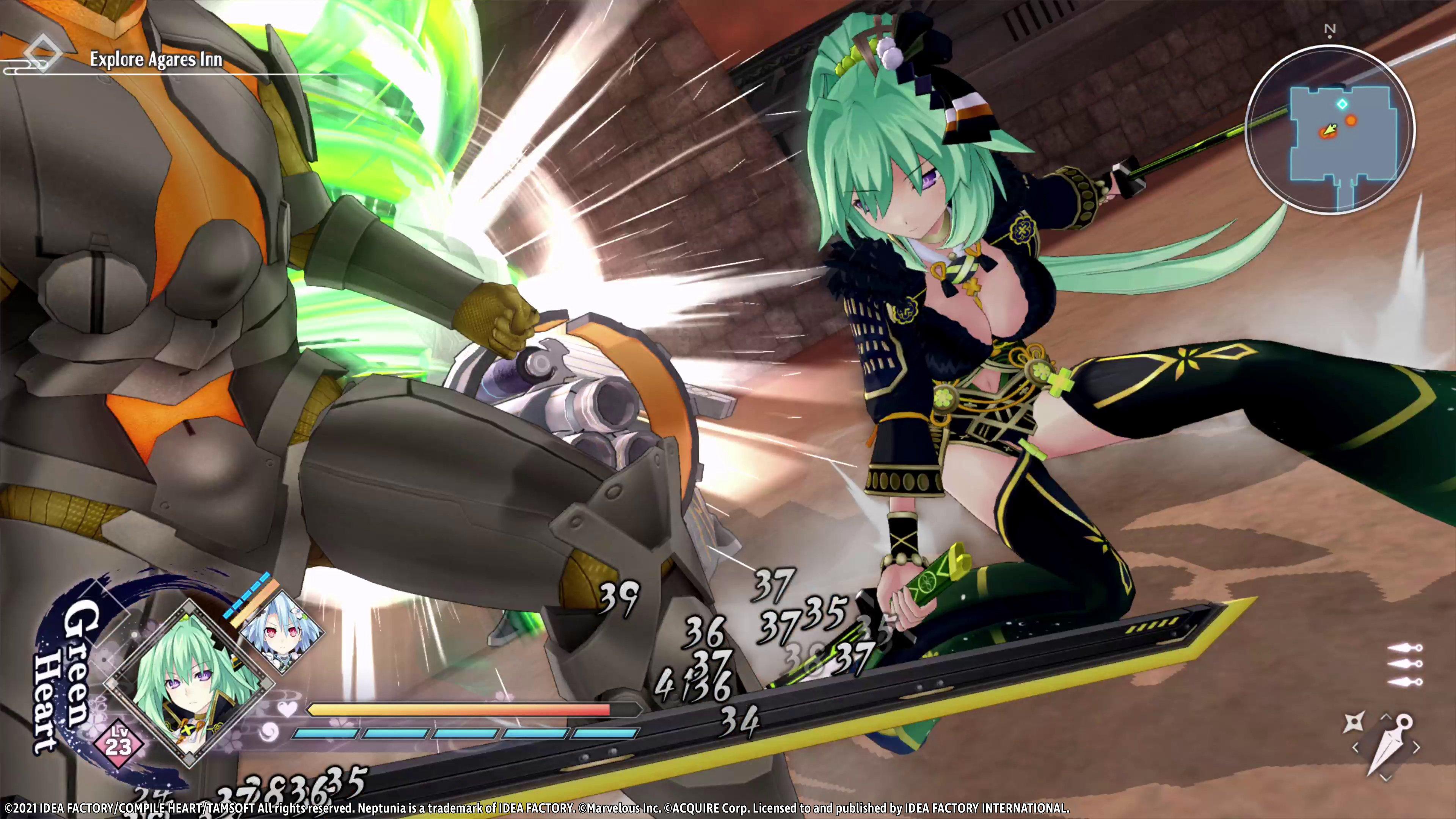The image size is (1456, 819).
Task: Select the shuriken weapon icon
Action: click(1354, 722)
